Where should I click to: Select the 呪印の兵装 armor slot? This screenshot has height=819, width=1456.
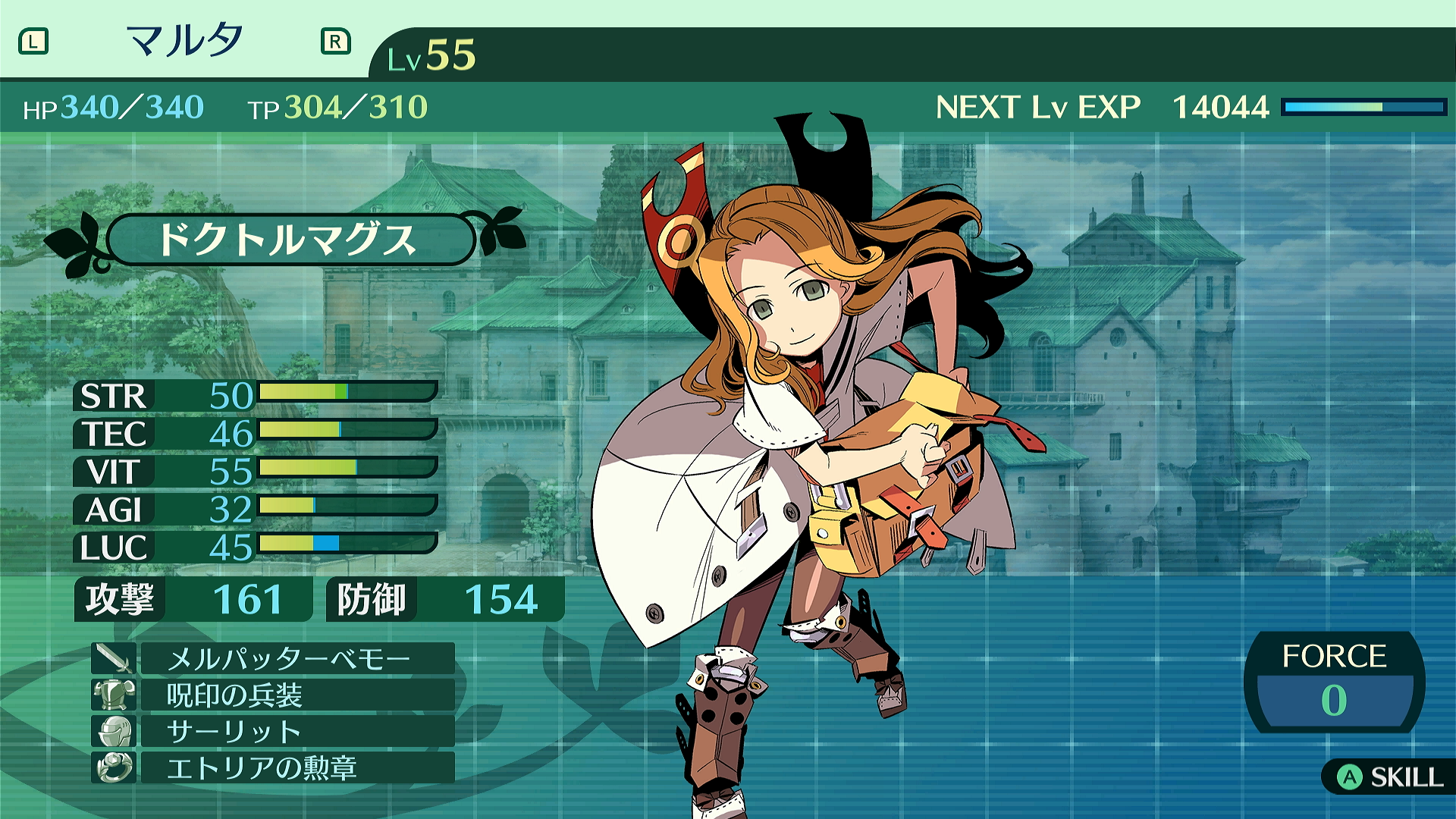coord(296,695)
